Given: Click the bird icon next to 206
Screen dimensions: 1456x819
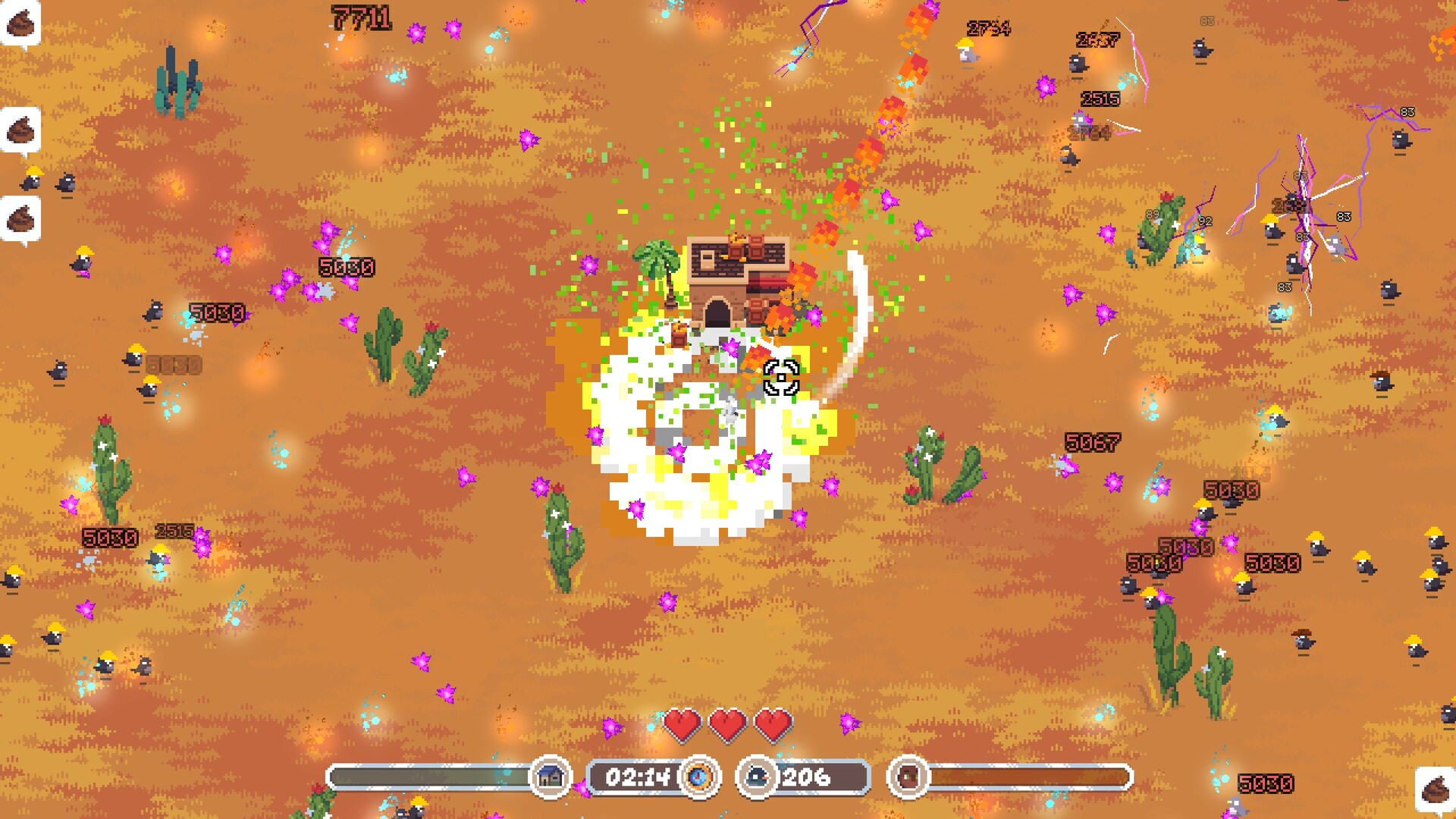Looking at the screenshot, I should (757, 777).
